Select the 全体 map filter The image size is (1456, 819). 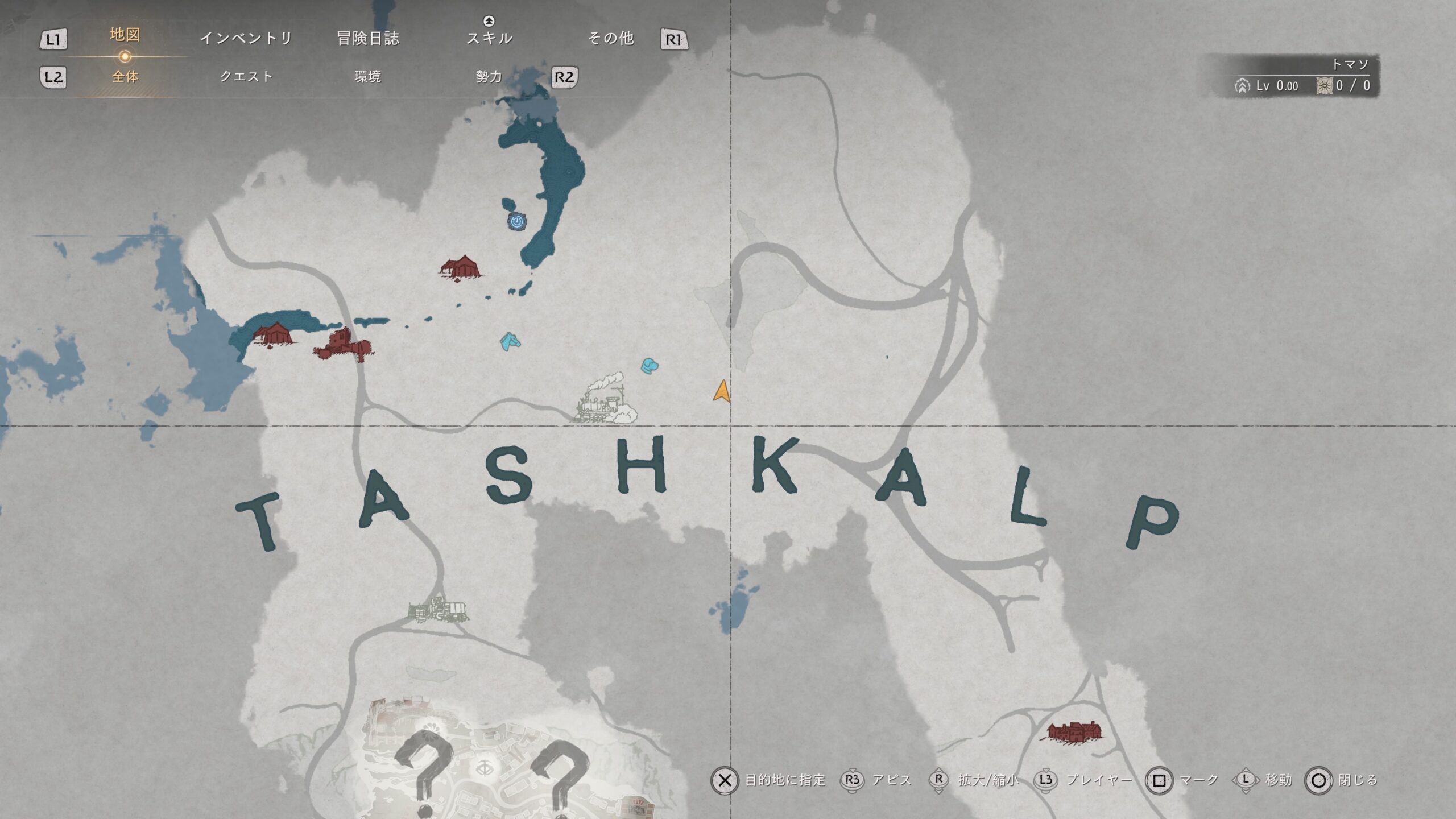[125, 77]
